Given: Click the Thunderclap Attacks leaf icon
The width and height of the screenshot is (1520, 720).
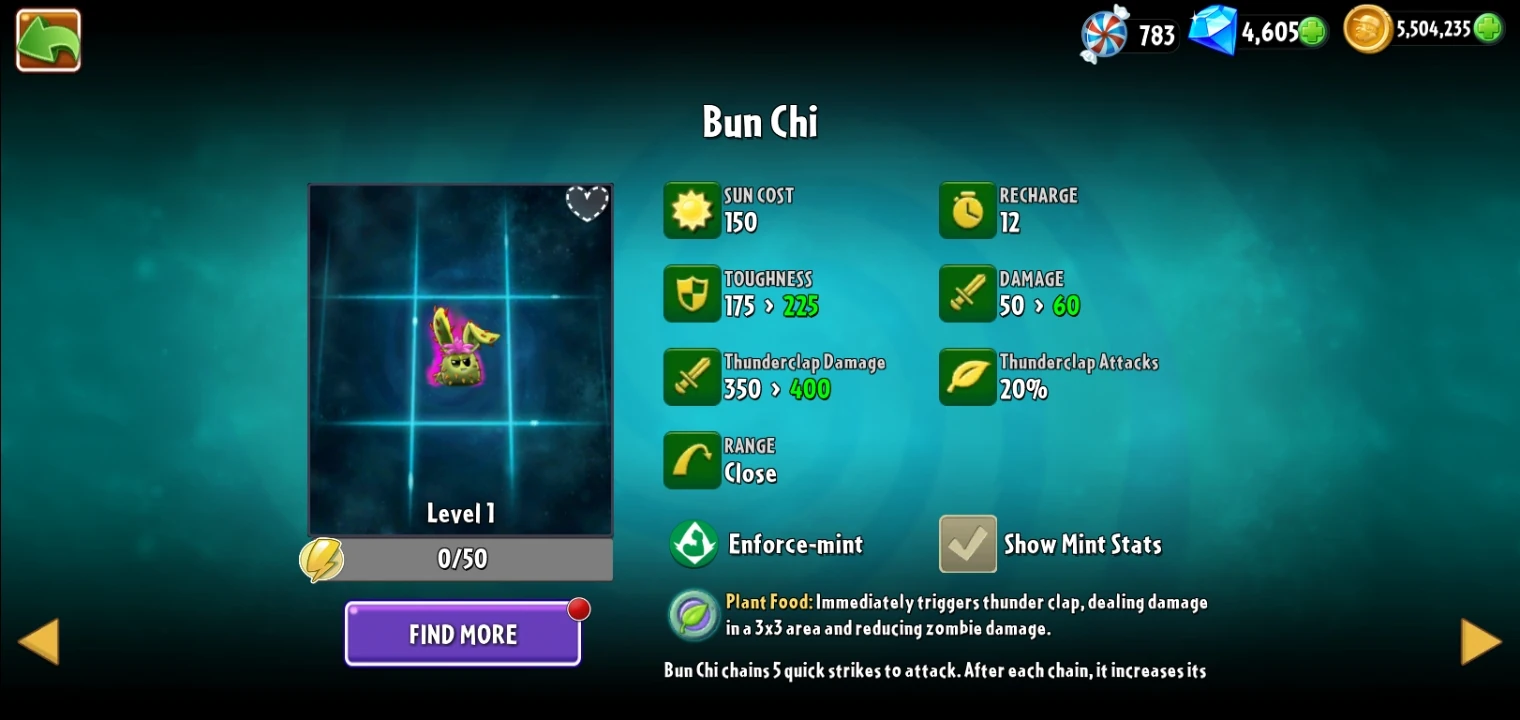Looking at the screenshot, I should click(966, 377).
